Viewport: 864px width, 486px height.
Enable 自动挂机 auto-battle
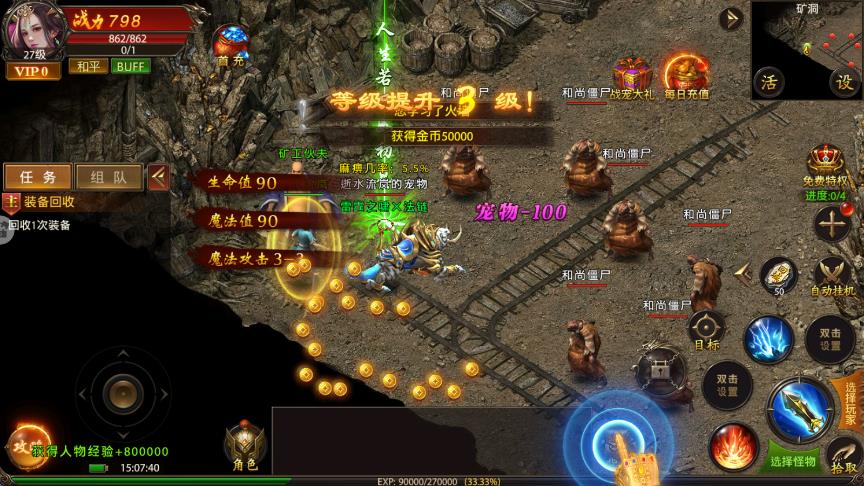(x=832, y=274)
